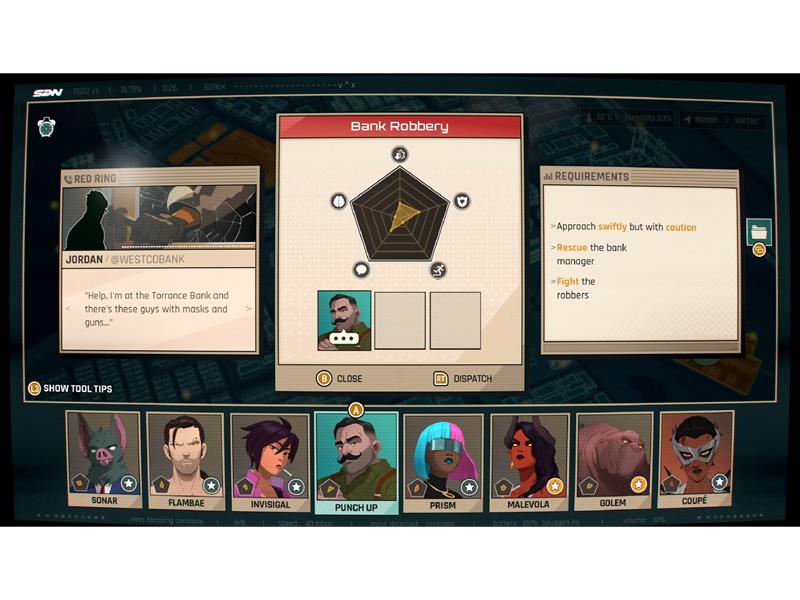Open the folder tab beside Requirements
Image resolution: width=800 pixels, height=600 pixels.
coord(758,232)
